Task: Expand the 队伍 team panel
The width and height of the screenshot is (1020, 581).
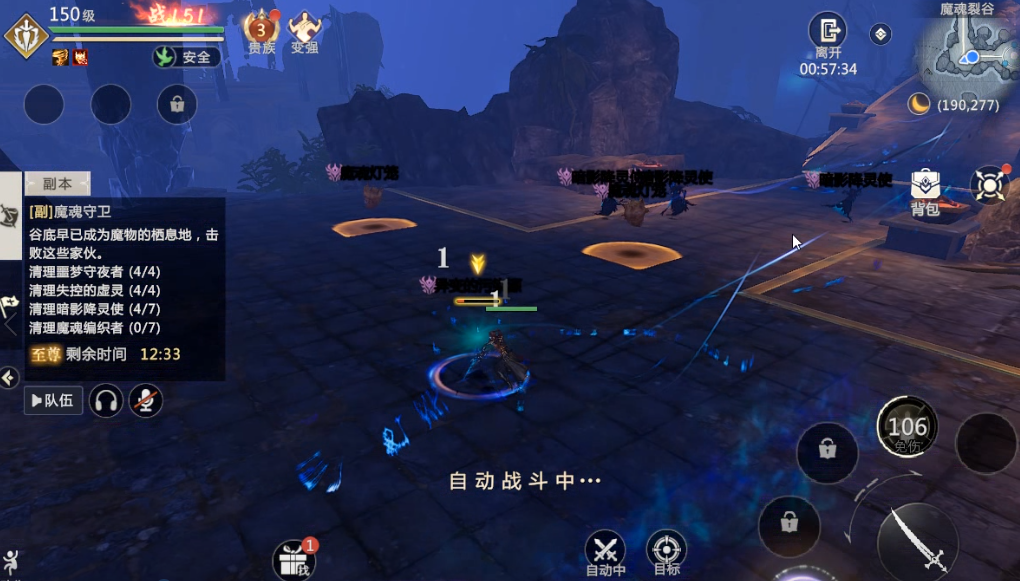Action: pyautogui.click(x=52, y=401)
